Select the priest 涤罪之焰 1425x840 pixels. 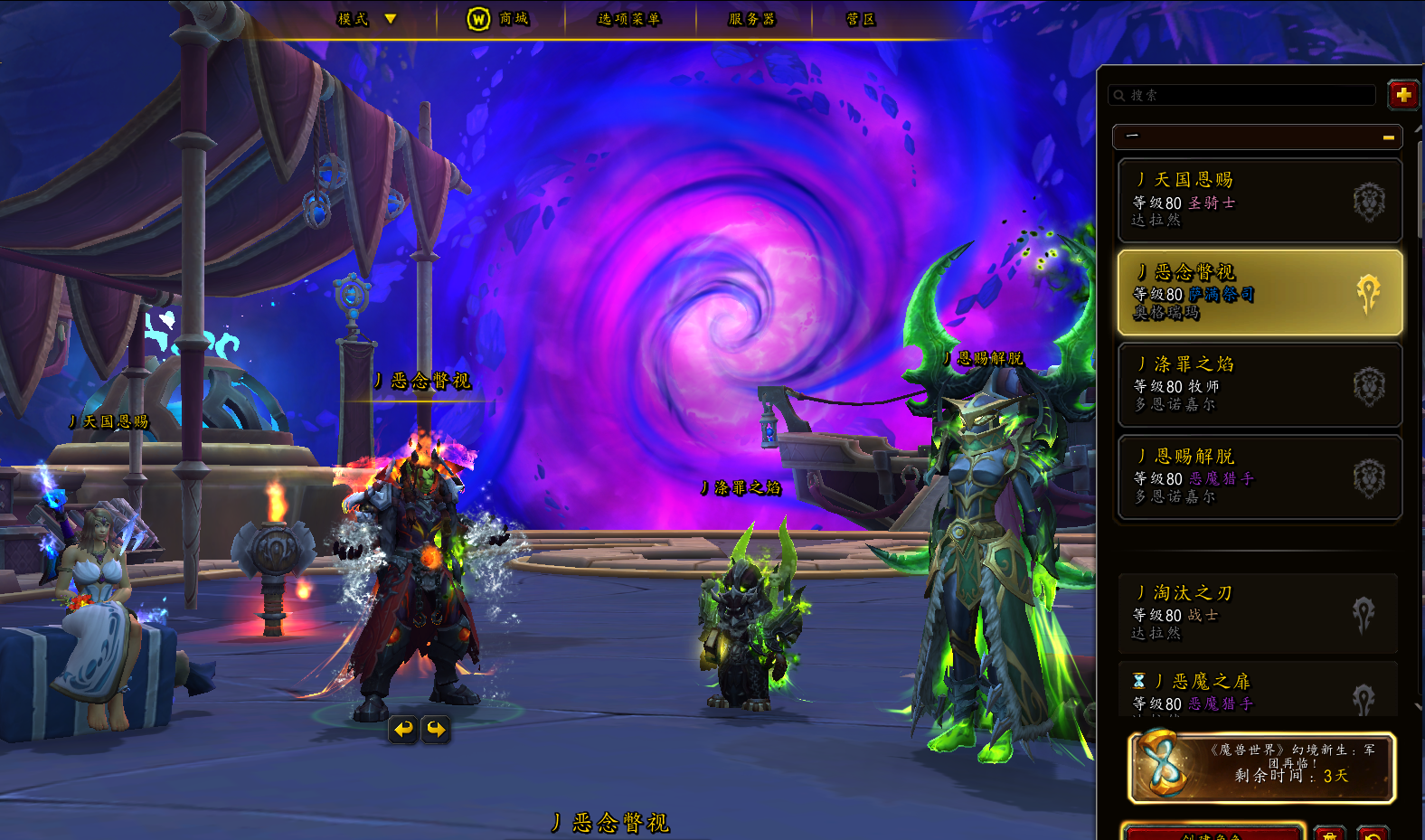click(x=1260, y=384)
